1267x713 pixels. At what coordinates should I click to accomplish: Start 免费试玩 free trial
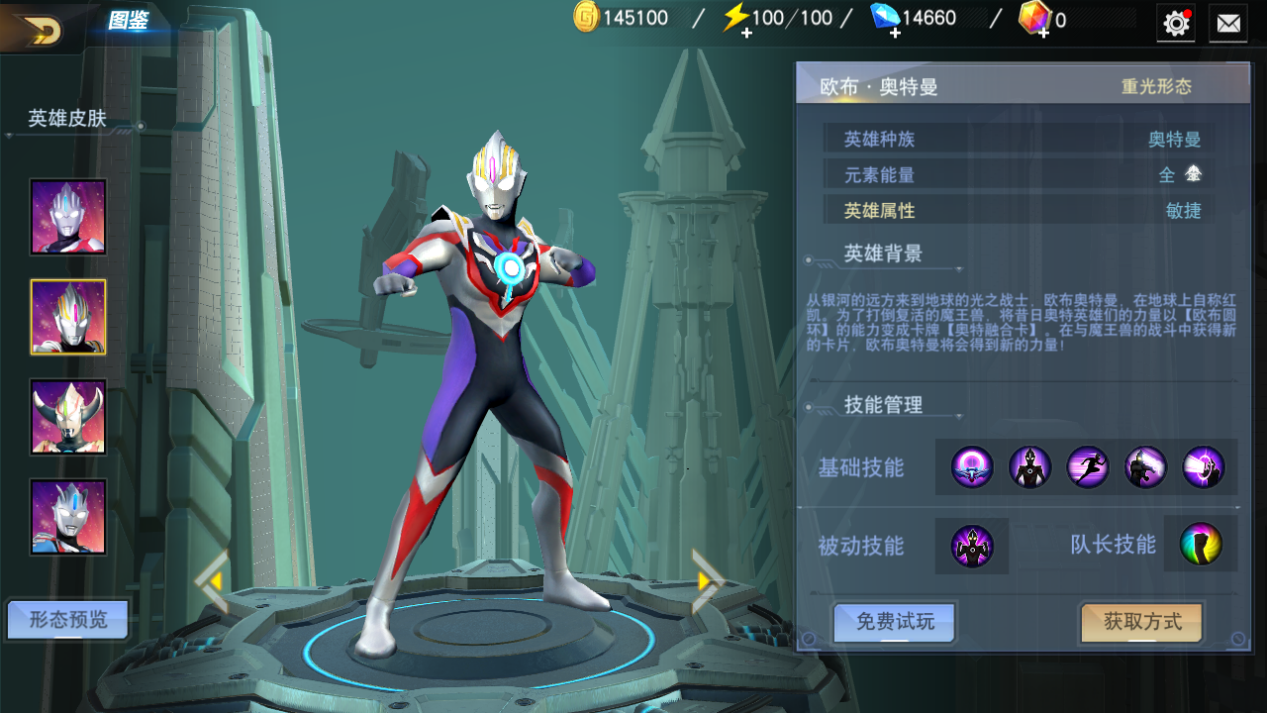coord(895,622)
